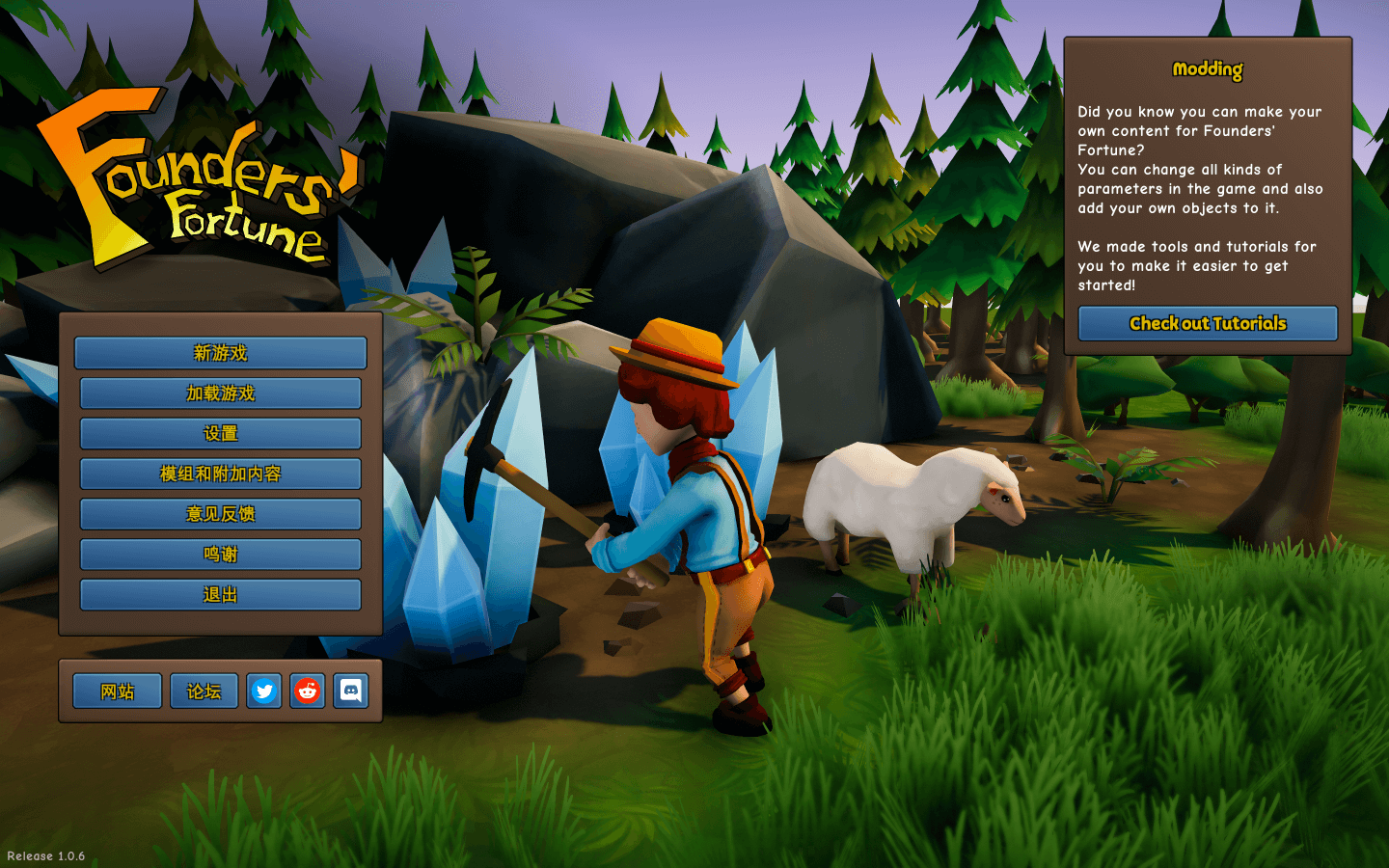
Task: Open the 设置 settings menu
Action: 220,434
